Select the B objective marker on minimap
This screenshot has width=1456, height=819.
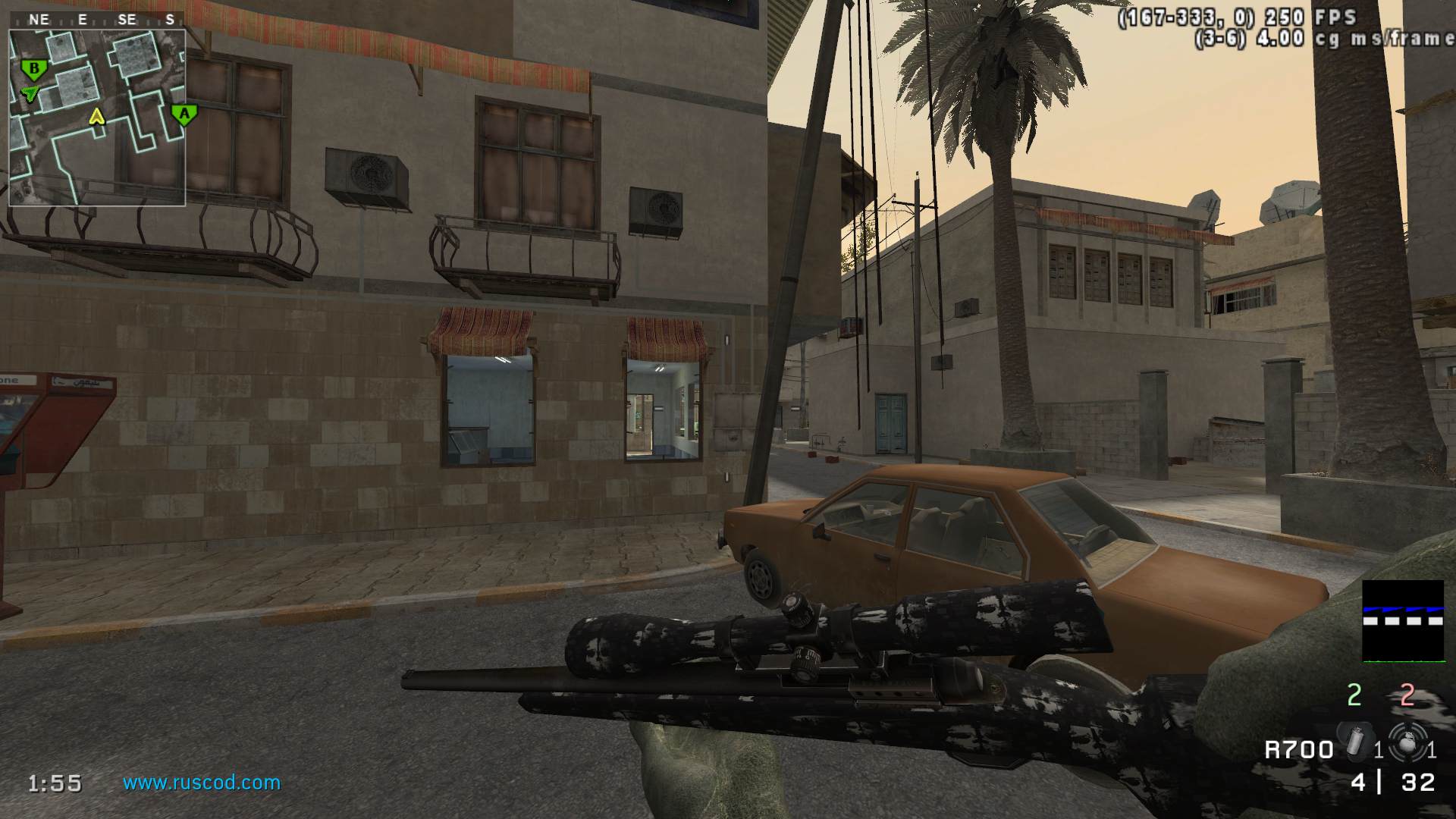pyautogui.click(x=33, y=70)
